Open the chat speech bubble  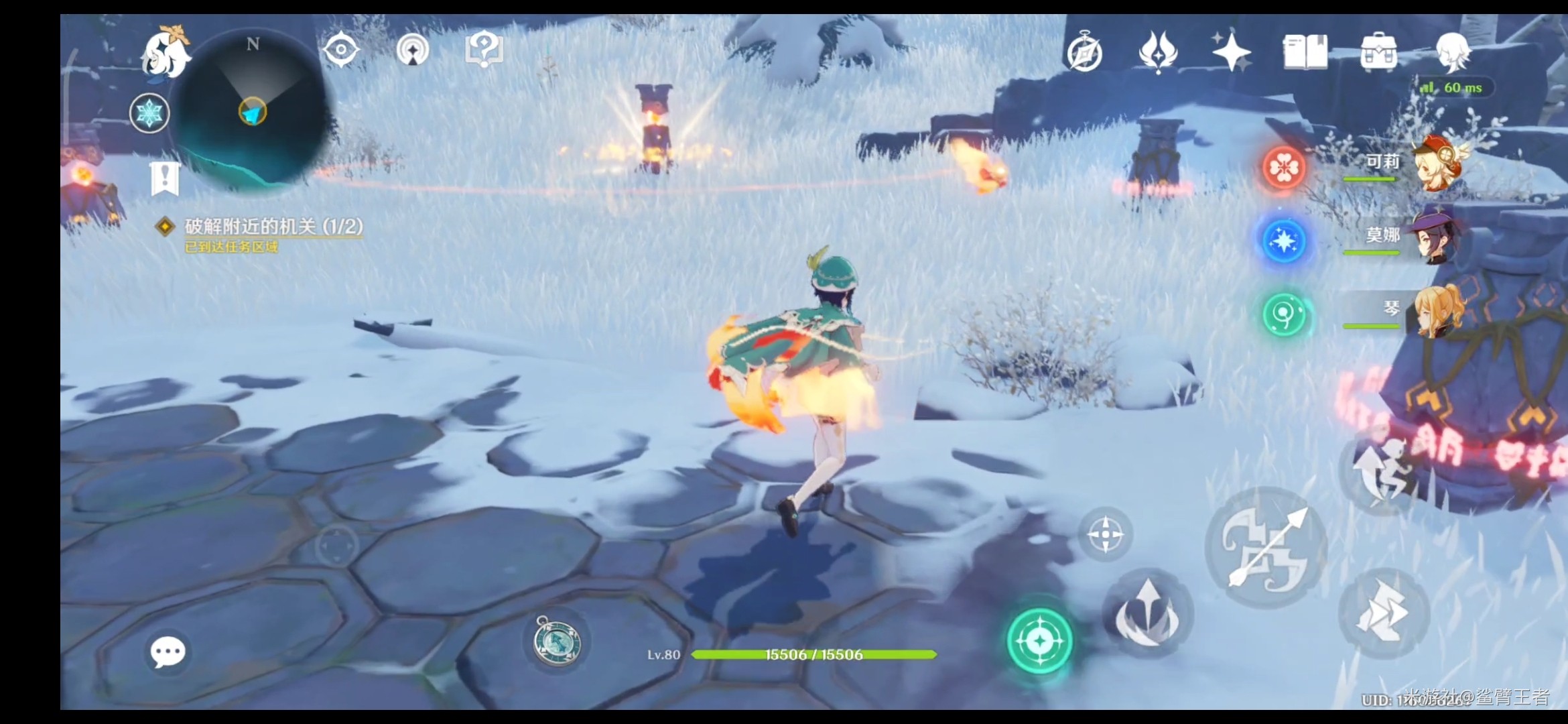pyautogui.click(x=168, y=652)
